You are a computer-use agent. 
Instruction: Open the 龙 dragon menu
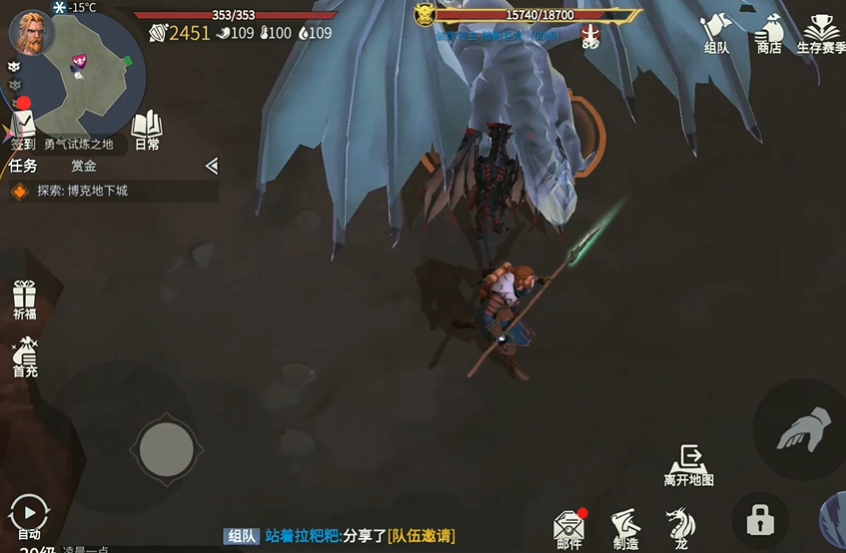[x=680, y=526]
